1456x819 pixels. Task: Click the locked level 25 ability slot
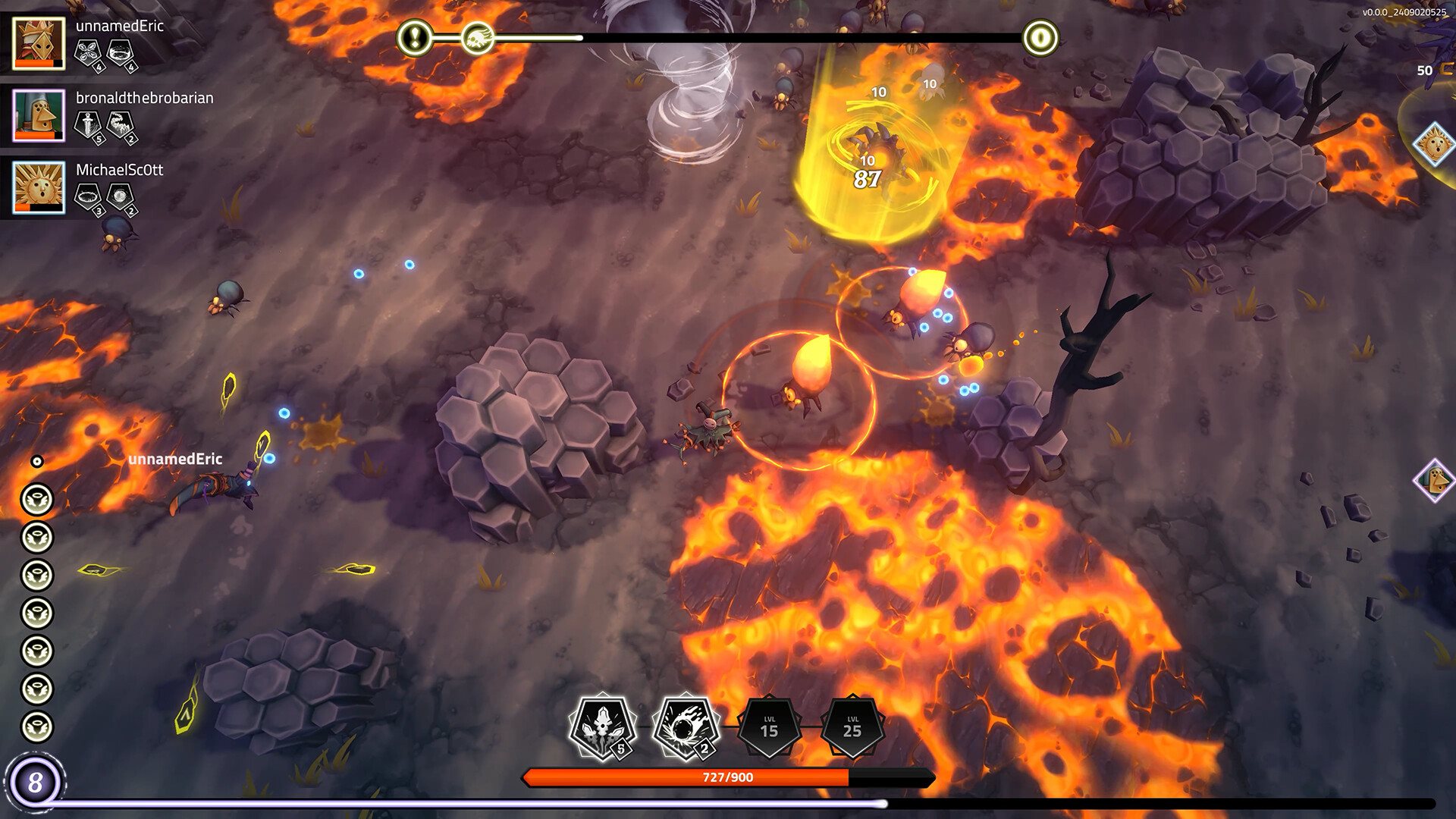tap(852, 727)
